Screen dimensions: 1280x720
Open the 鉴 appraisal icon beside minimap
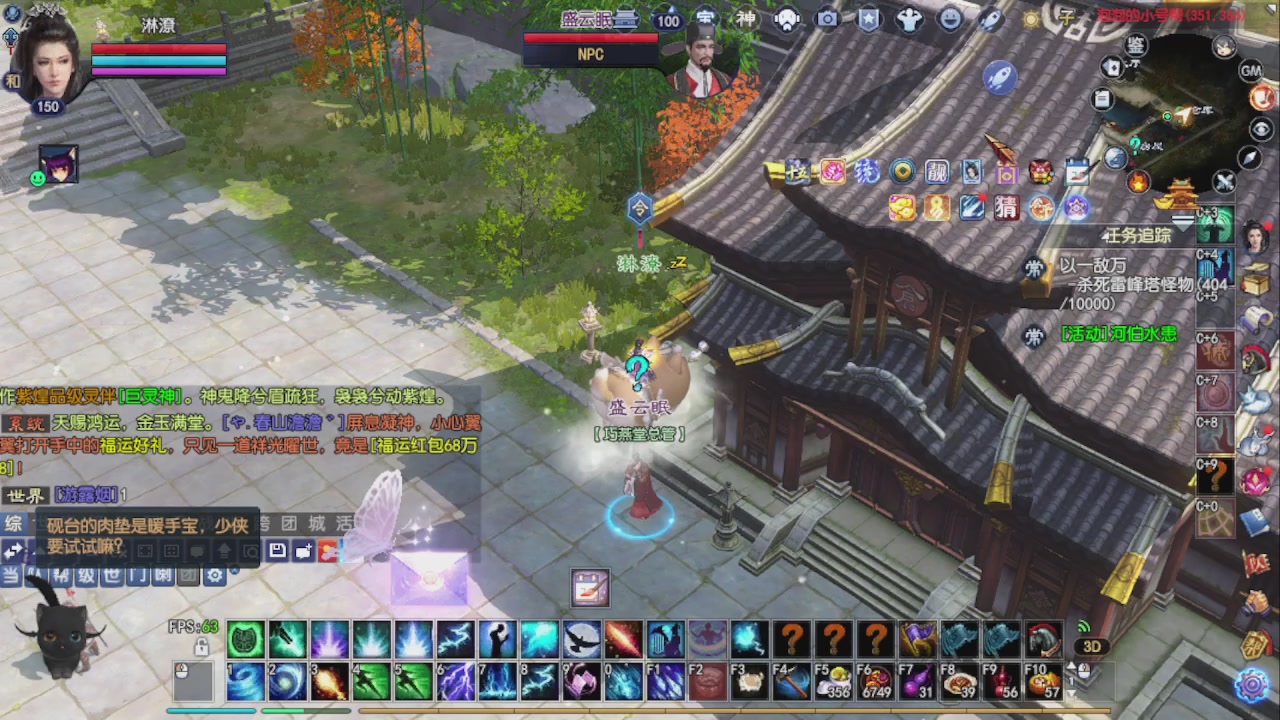coord(1134,46)
